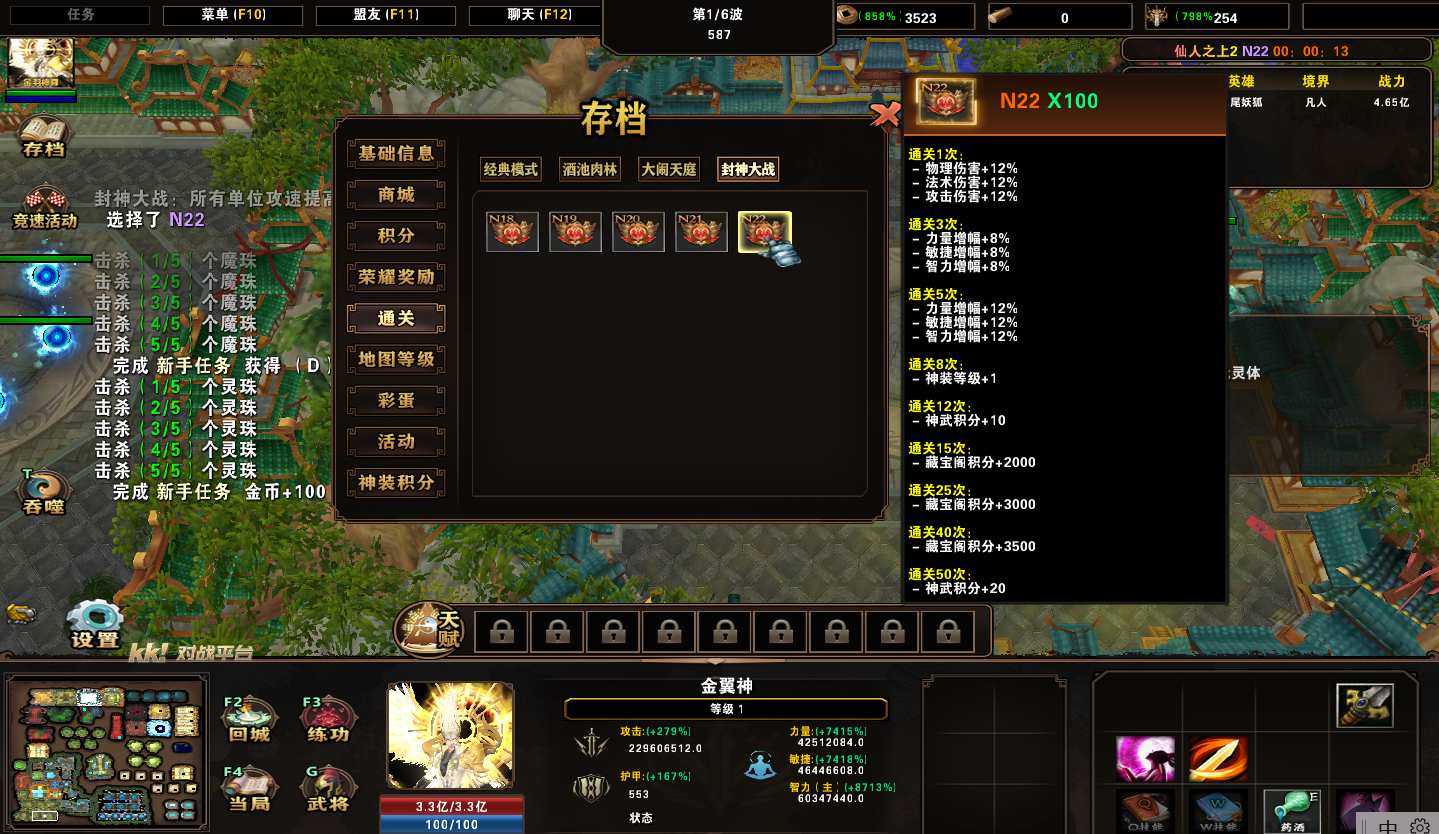Open the 基础信息 section

pos(396,154)
